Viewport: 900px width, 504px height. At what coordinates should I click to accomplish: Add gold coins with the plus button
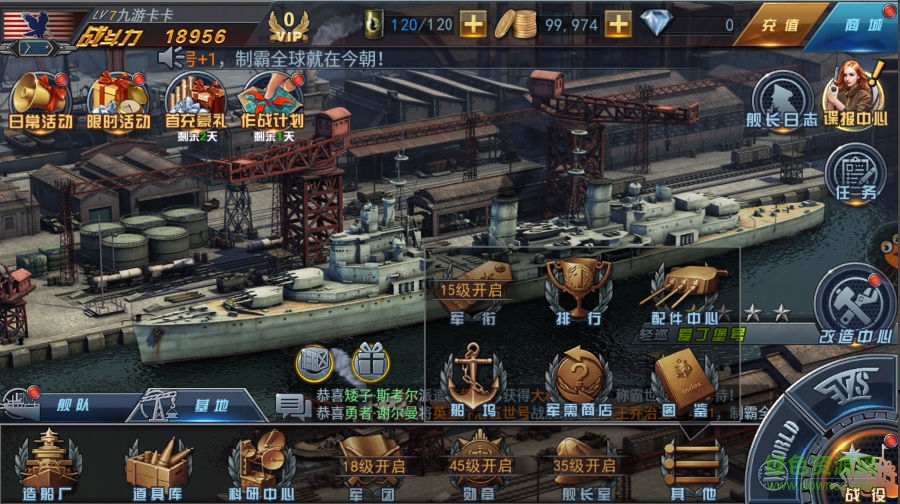pyautogui.click(x=618, y=23)
